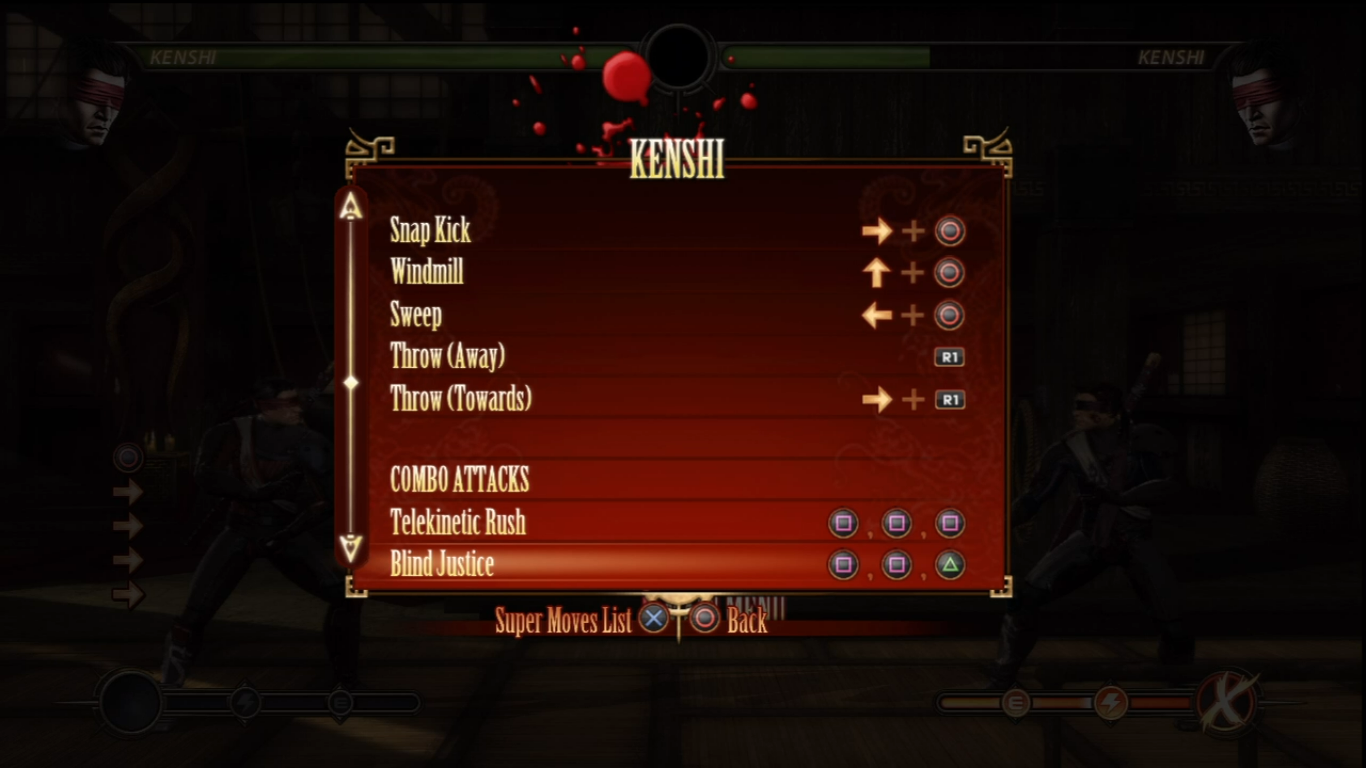
Task: Choose the Telekinetic Rush combo
Action: 458,522
